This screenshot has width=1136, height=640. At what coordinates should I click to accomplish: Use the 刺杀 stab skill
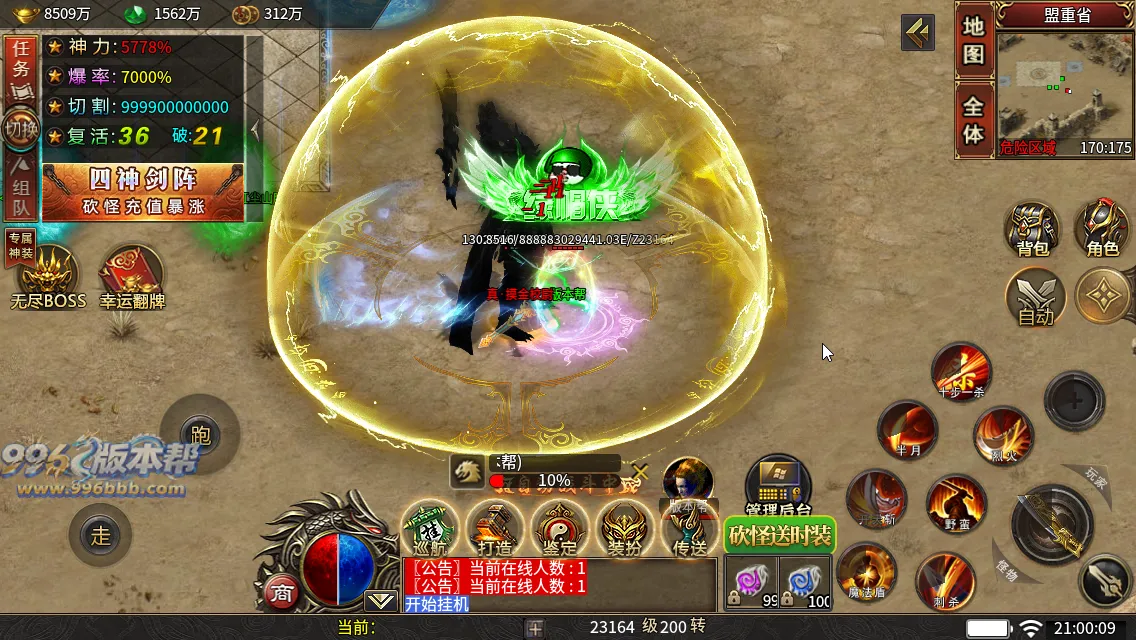[945, 580]
